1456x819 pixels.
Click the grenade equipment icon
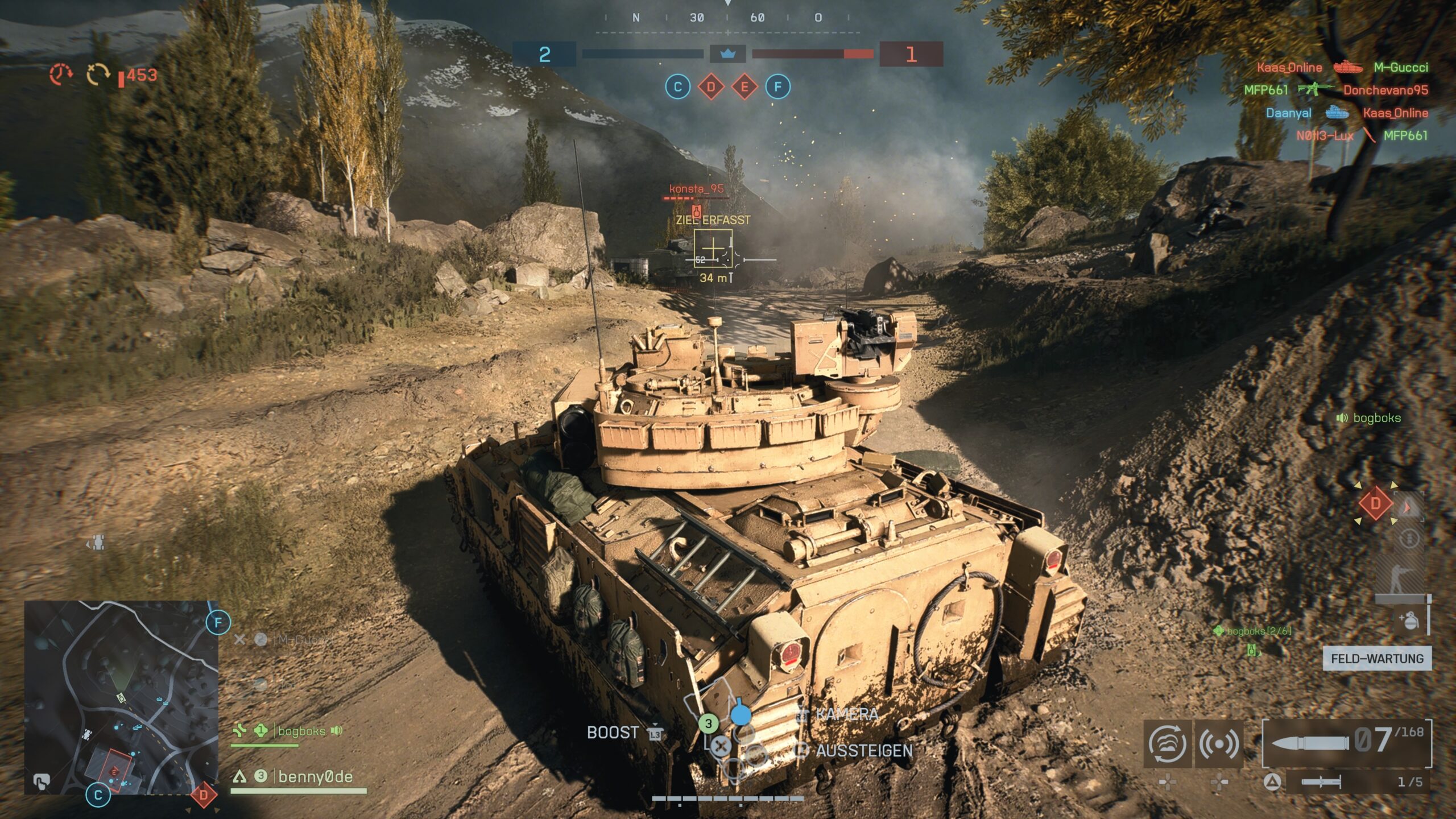coord(1408,621)
